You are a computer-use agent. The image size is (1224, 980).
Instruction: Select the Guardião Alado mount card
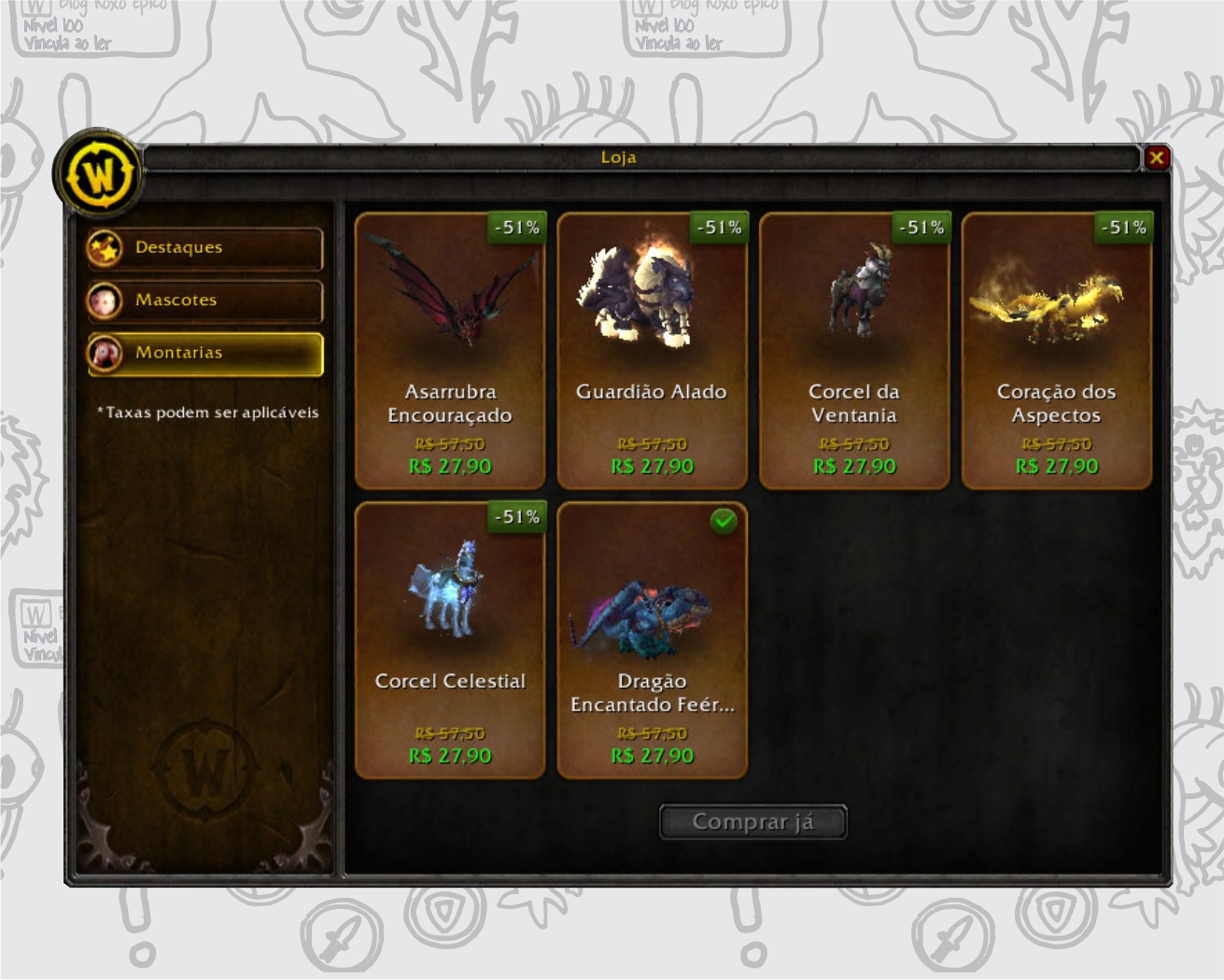click(652, 351)
